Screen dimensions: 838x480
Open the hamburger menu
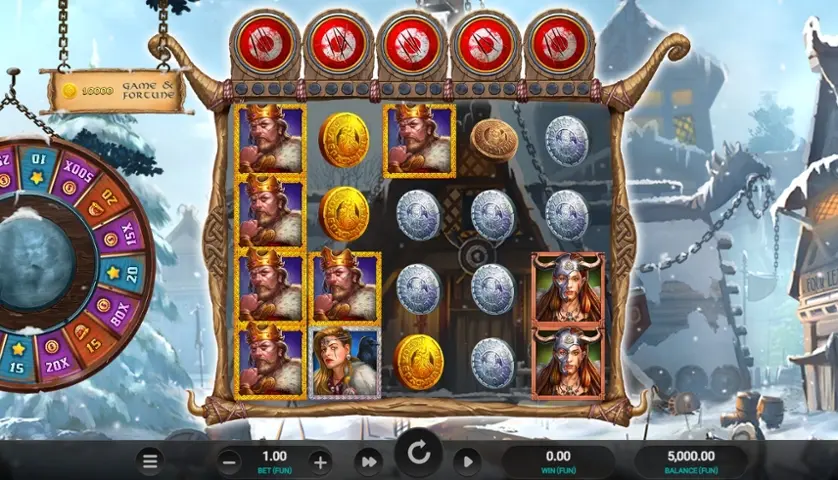[x=150, y=462]
